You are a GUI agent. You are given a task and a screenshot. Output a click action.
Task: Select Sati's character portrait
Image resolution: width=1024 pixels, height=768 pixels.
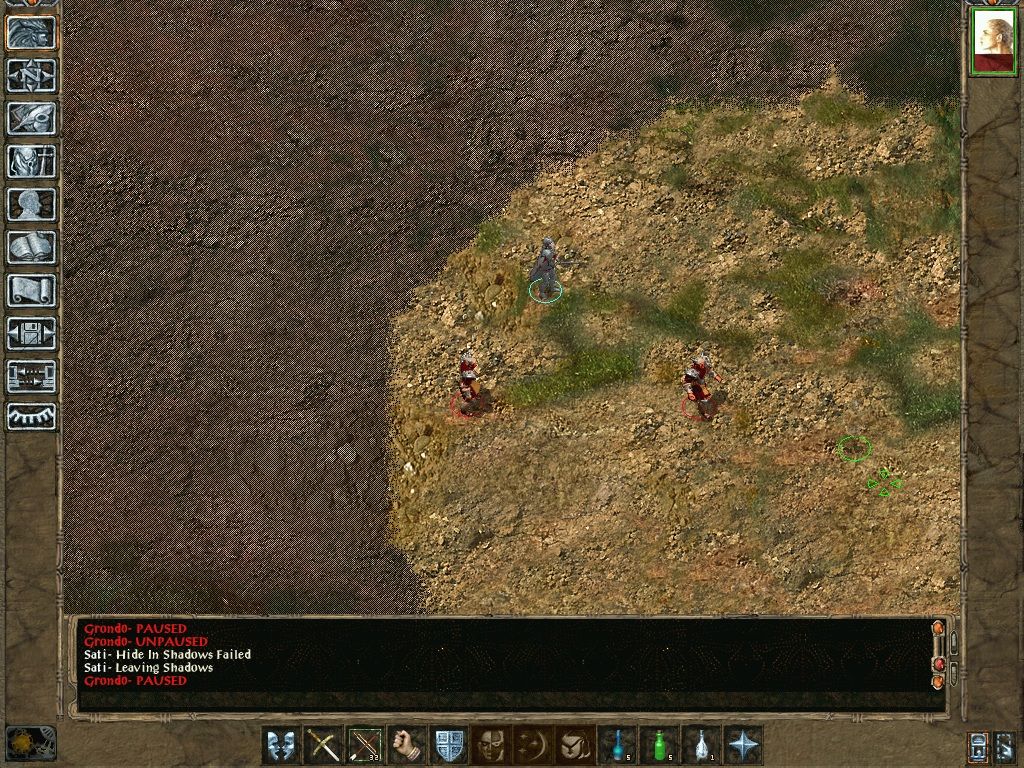(993, 41)
